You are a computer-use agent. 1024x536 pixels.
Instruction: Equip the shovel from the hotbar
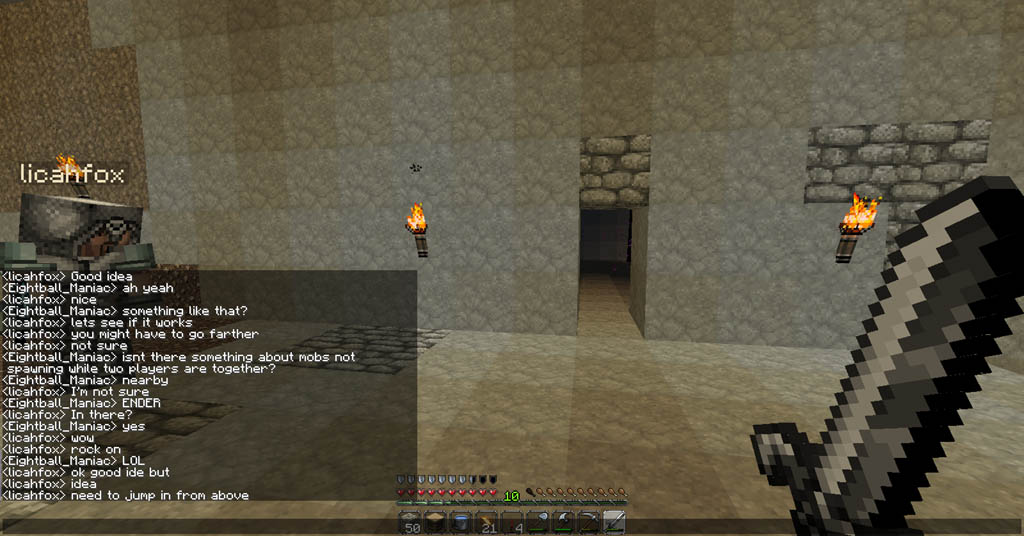[x=538, y=522]
